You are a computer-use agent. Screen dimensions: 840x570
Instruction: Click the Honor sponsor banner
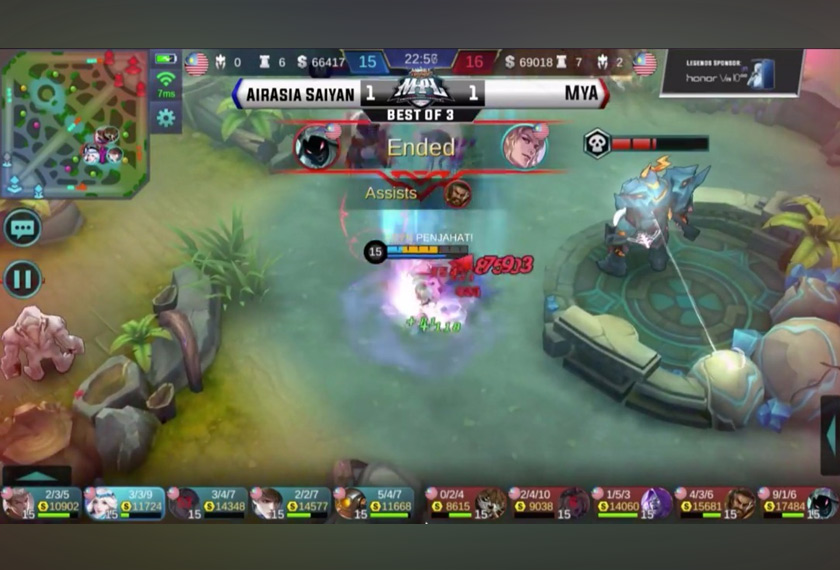click(x=731, y=73)
